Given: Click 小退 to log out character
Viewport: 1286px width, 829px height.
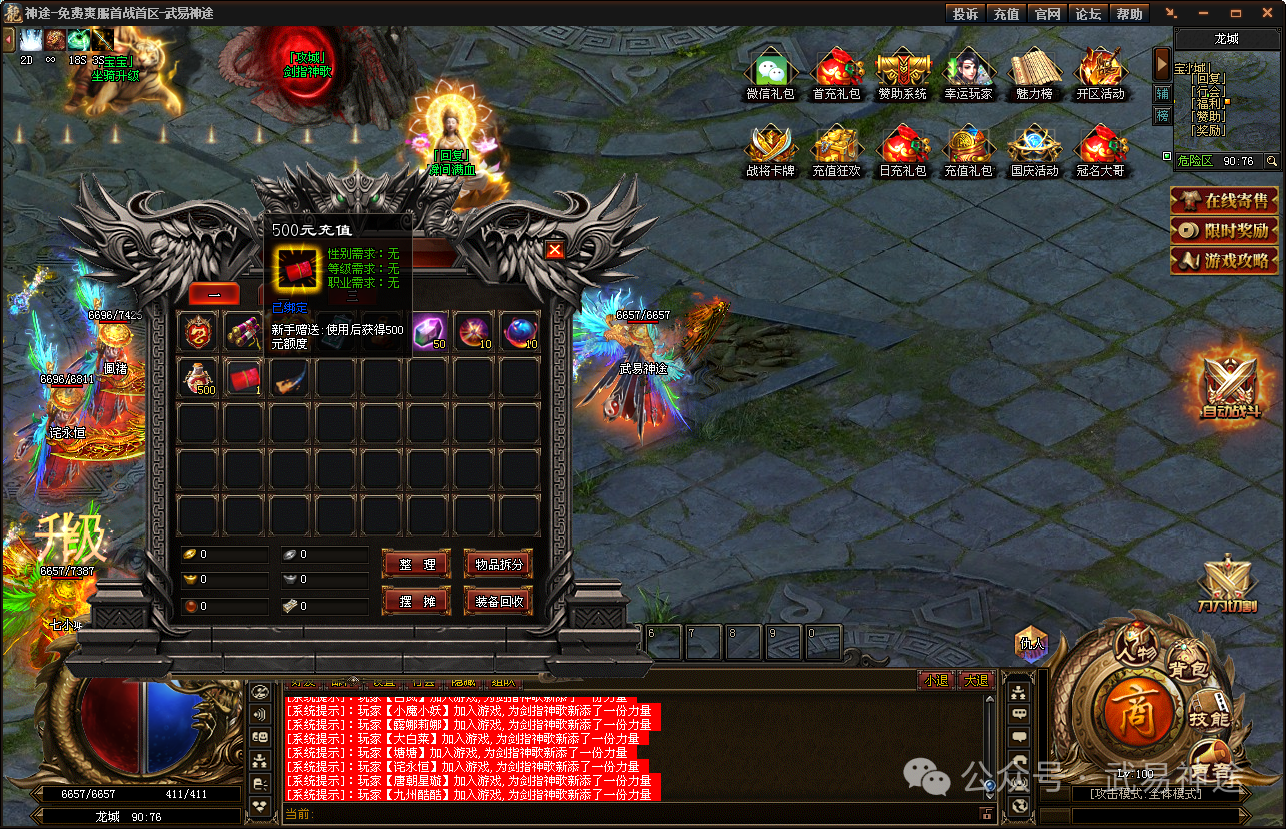Looking at the screenshot, I should pos(936,680).
